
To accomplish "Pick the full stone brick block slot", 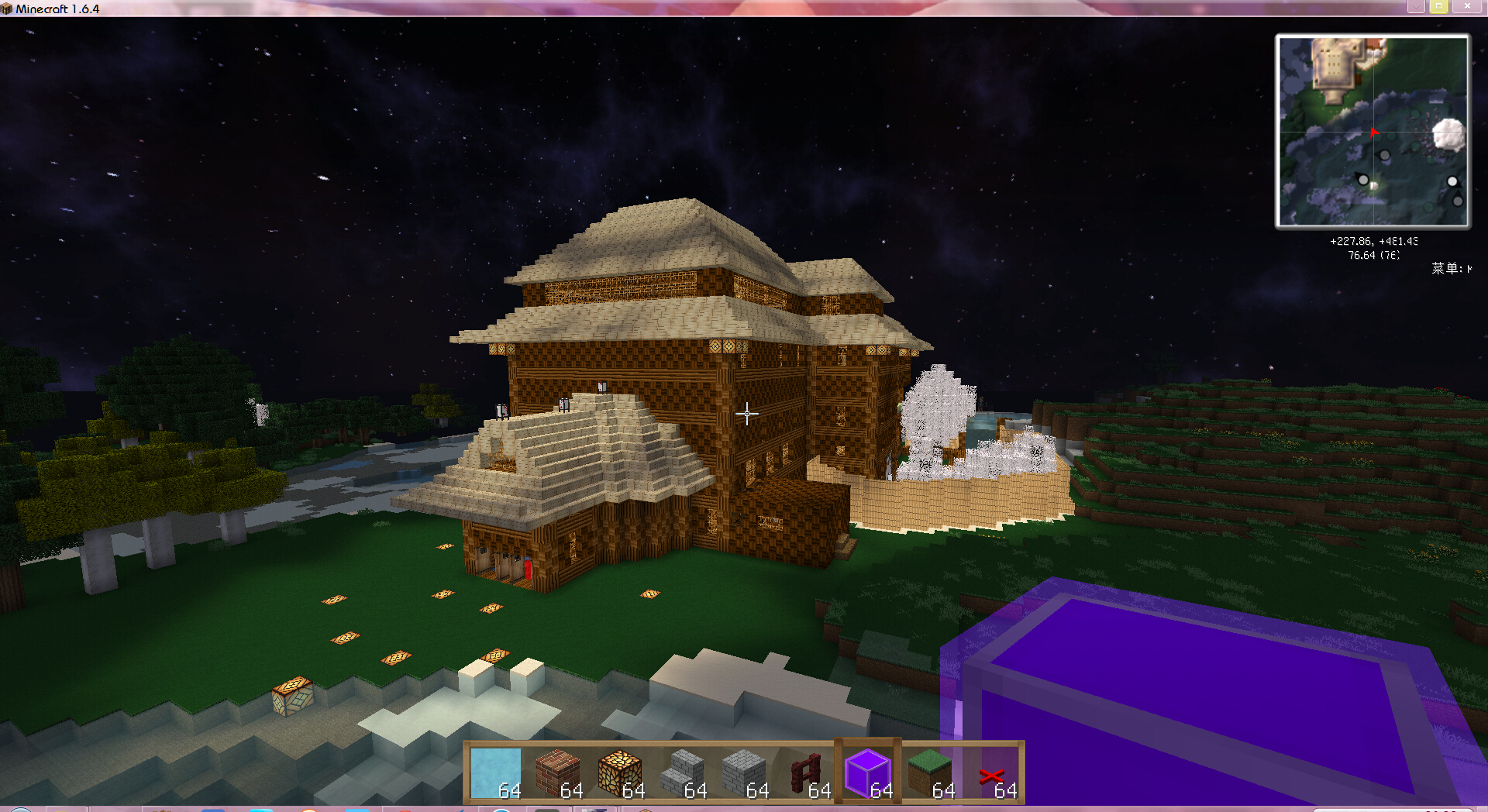I will click(x=744, y=772).
